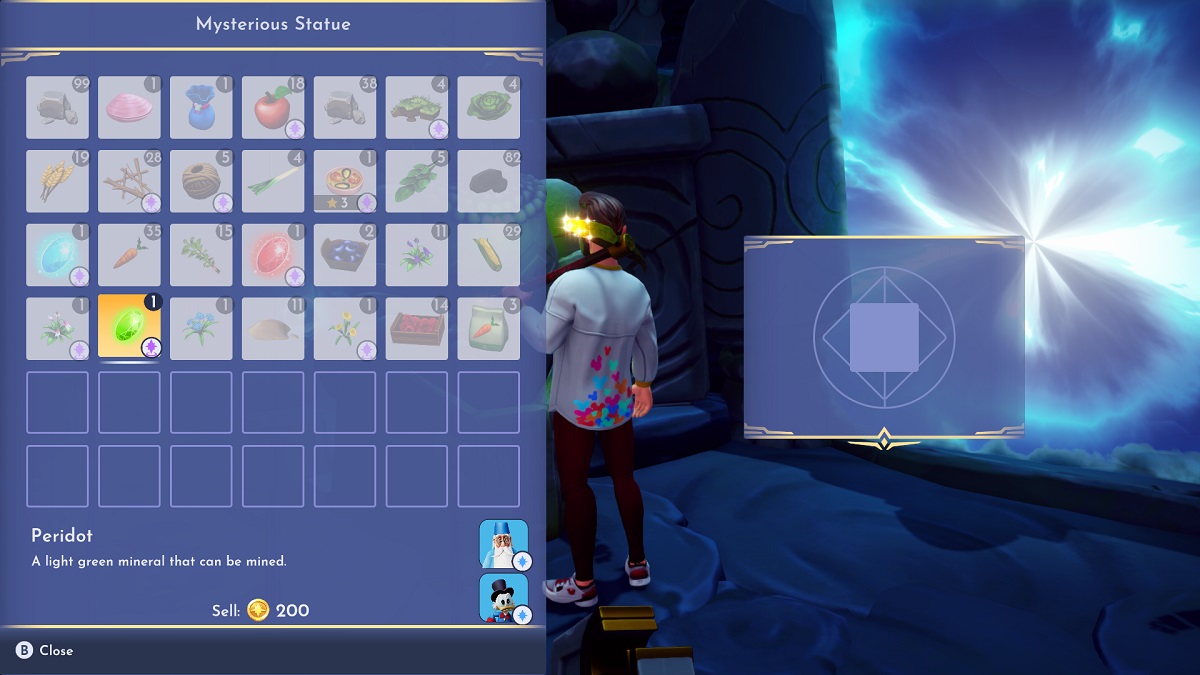Pick the basket of blue seafood
Image resolution: width=1200 pixels, height=675 pixels.
(x=345, y=255)
